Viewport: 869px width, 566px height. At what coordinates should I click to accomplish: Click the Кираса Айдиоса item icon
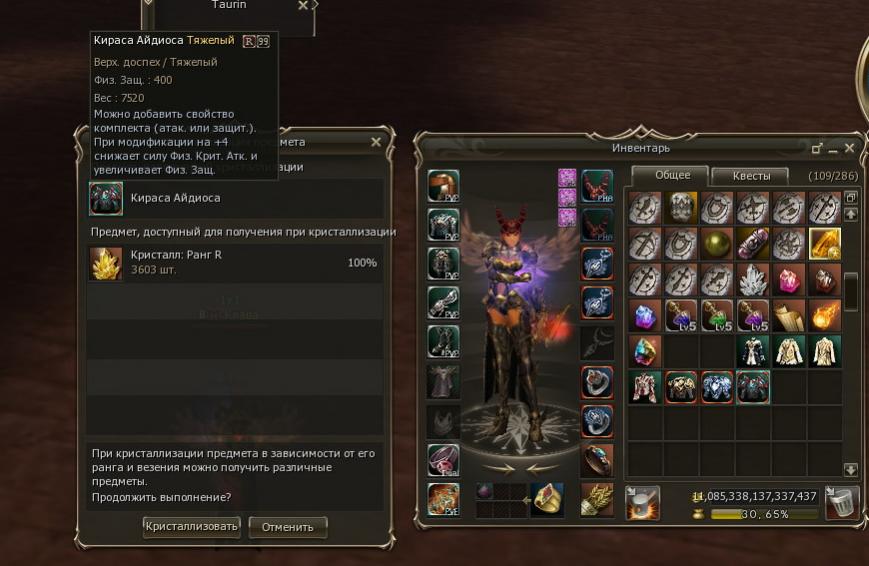point(106,198)
